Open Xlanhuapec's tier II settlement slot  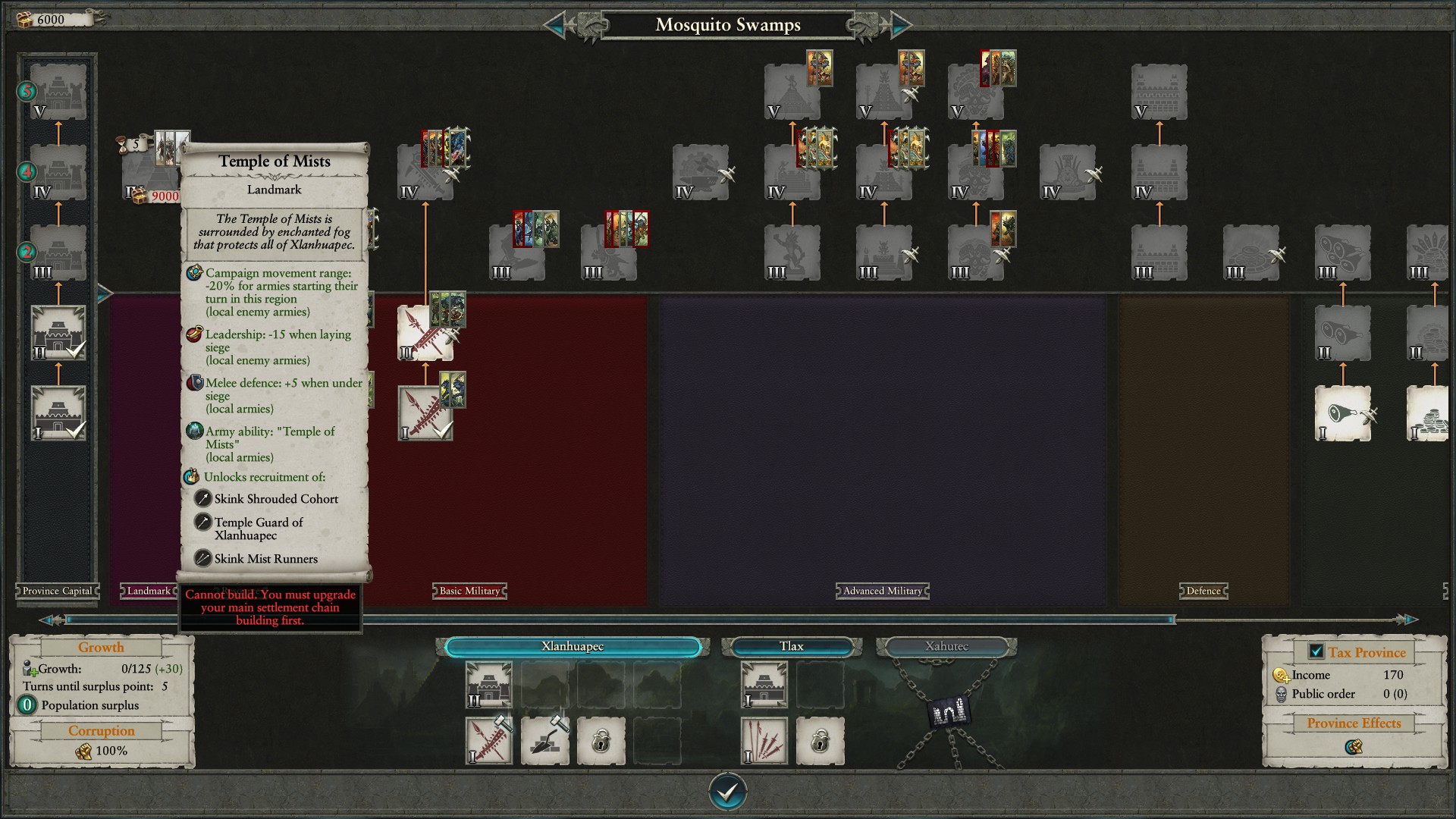[x=488, y=685]
